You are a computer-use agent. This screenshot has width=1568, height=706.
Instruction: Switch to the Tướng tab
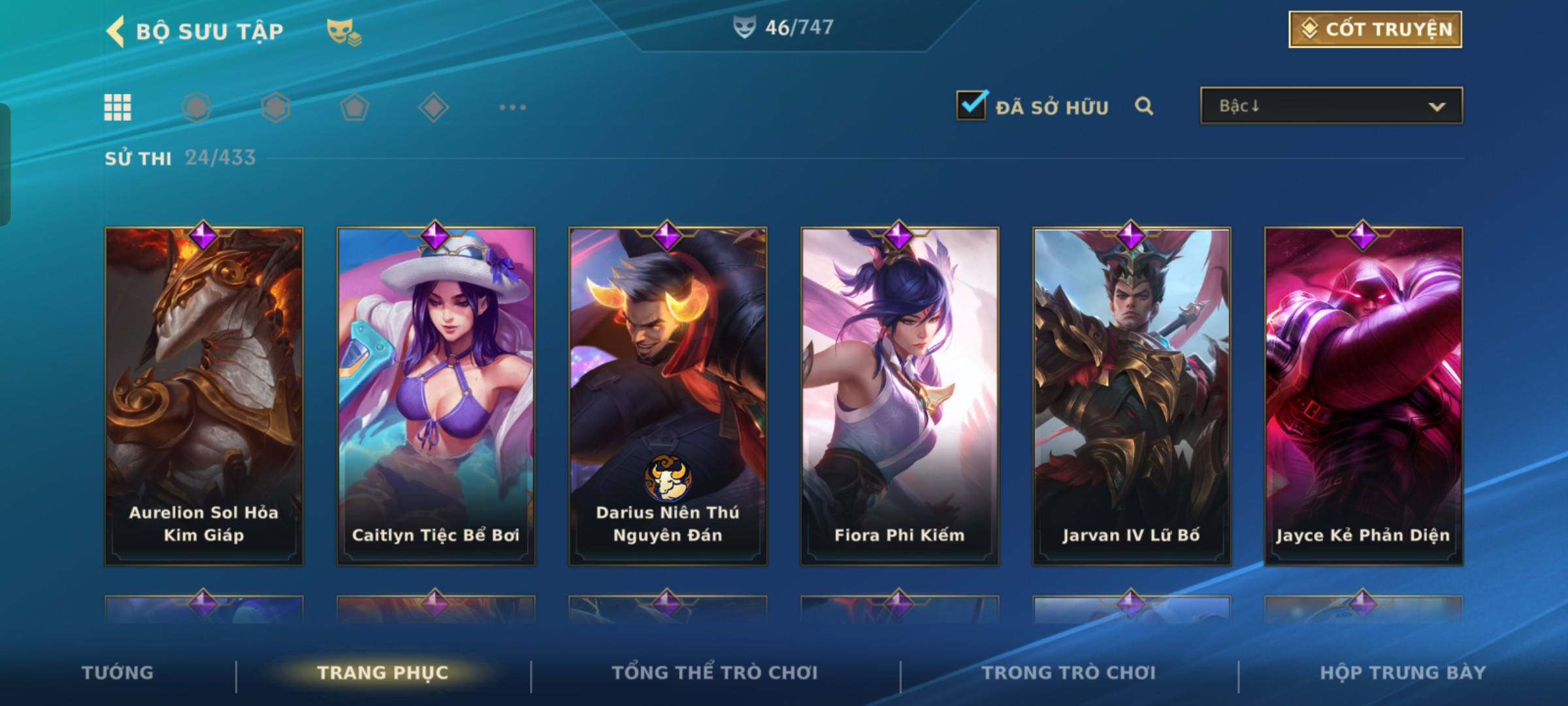click(x=118, y=673)
